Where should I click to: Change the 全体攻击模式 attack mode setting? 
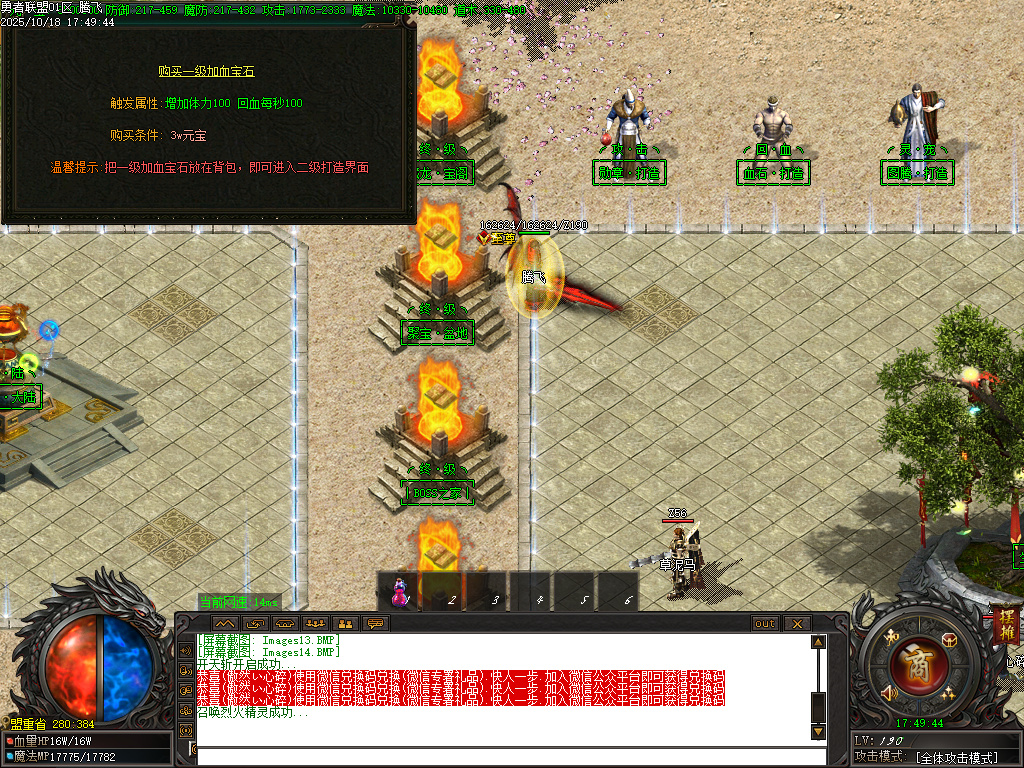click(x=957, y=757)
